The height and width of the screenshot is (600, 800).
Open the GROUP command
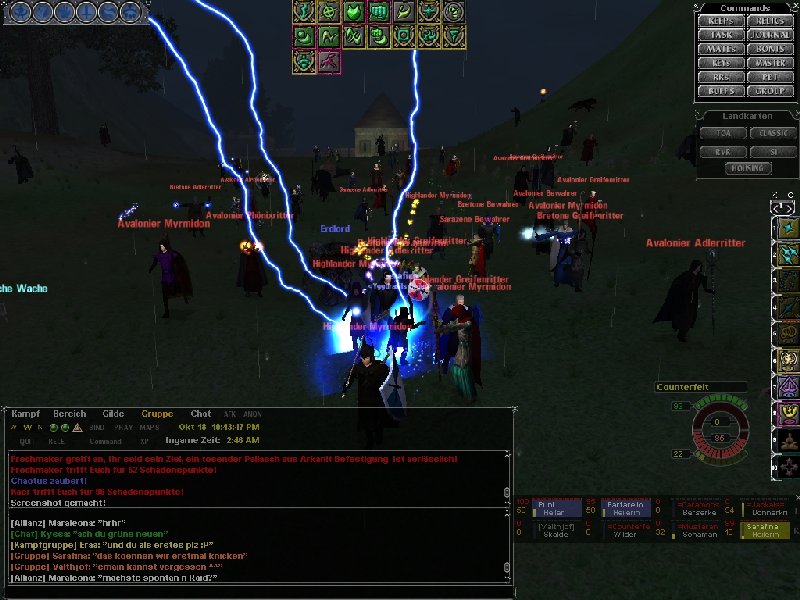point(769,91)
